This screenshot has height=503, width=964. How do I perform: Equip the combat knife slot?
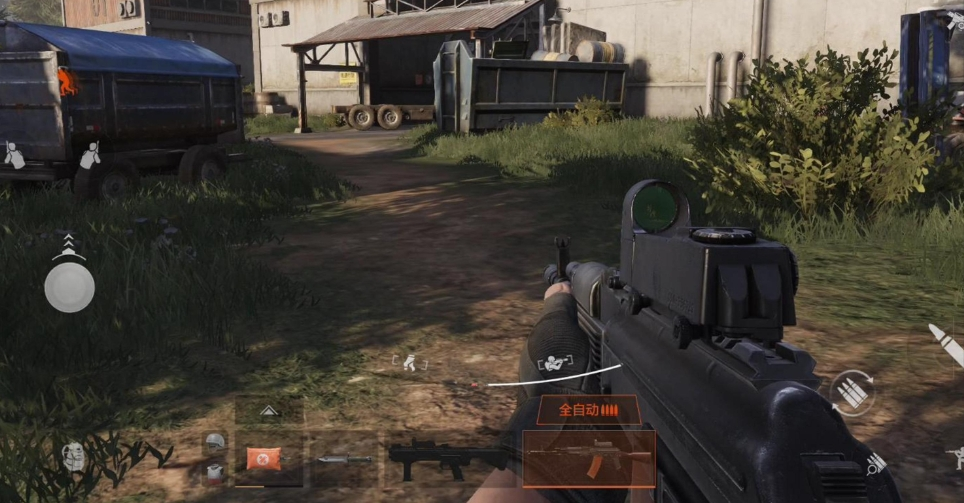[344, 459]
